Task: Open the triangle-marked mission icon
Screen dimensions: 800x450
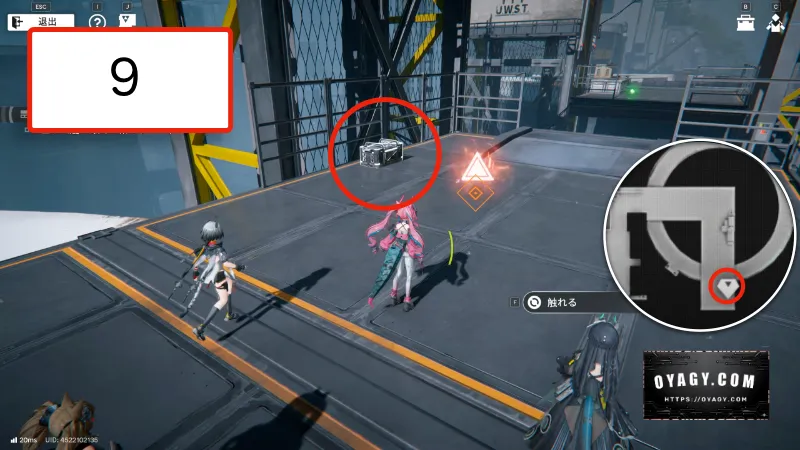Action: pos(127,19)
